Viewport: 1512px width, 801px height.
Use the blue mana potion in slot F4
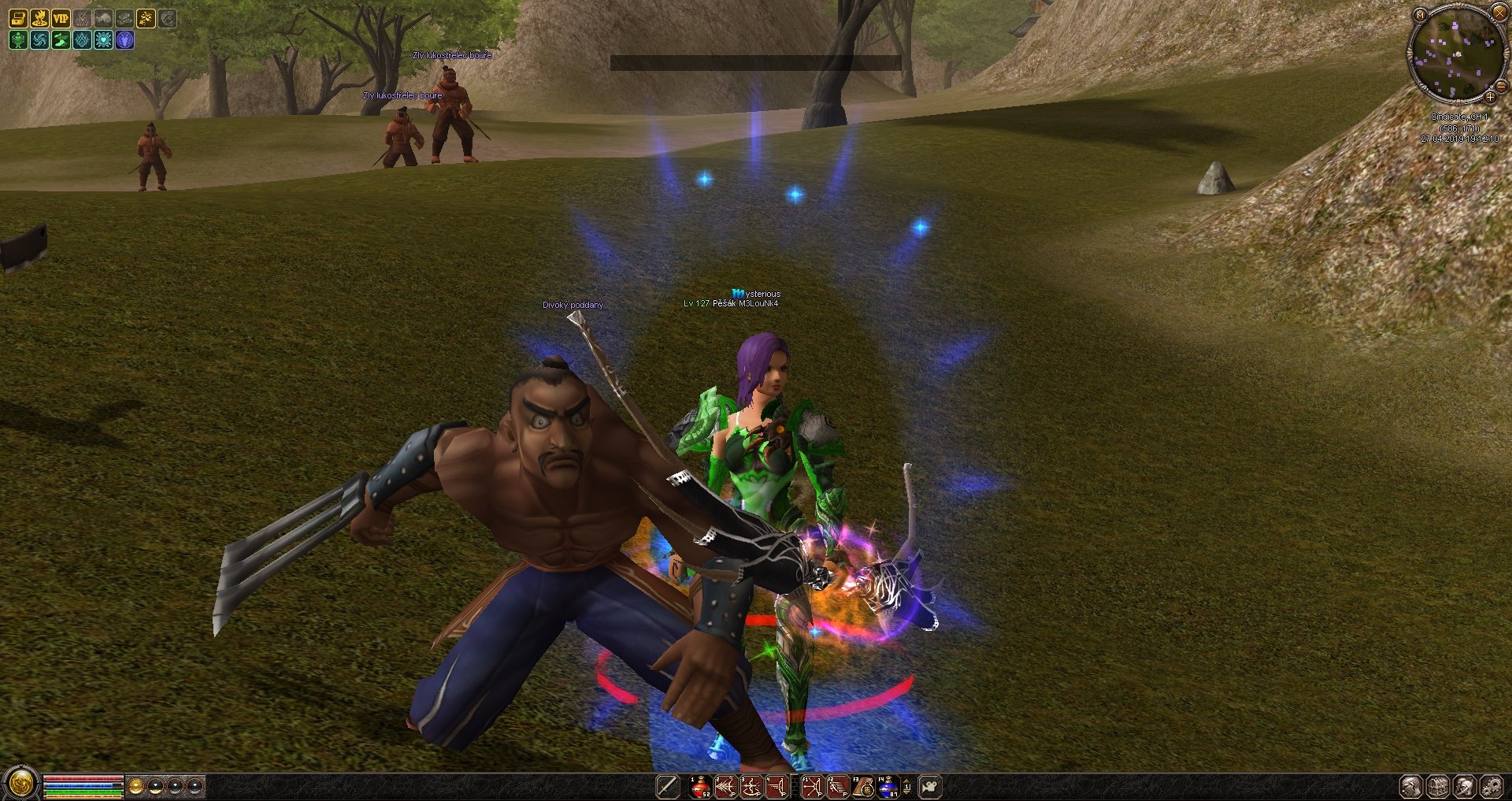point(888,787)
